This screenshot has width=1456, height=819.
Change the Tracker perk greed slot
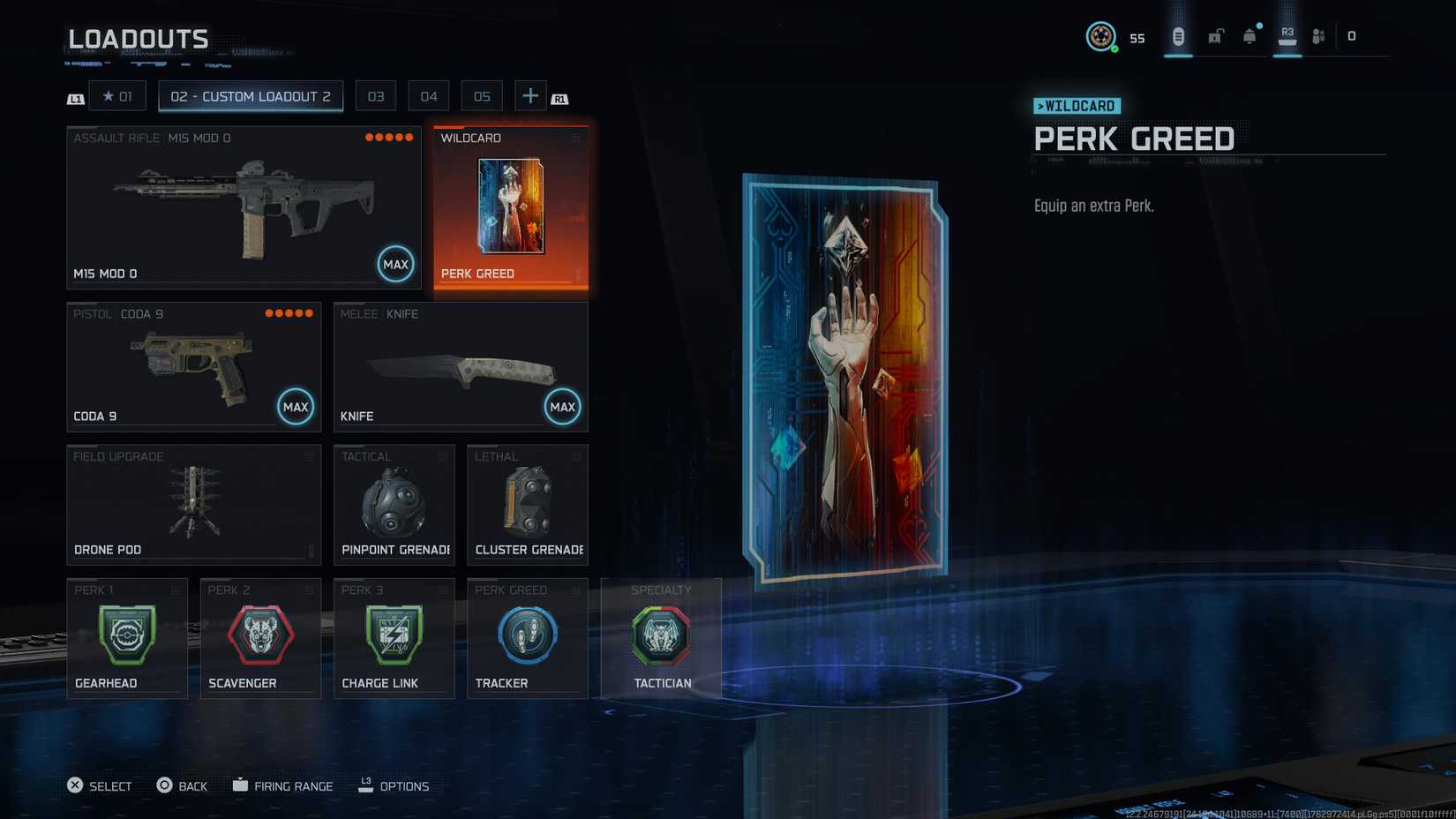(x=528, y=638)
